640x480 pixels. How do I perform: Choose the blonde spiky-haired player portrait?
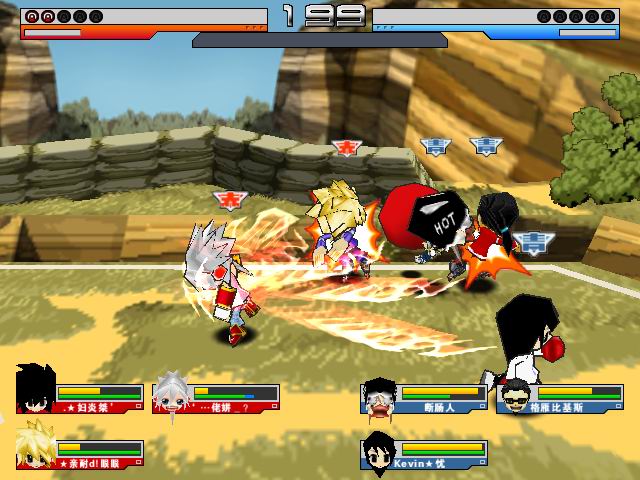36,446
